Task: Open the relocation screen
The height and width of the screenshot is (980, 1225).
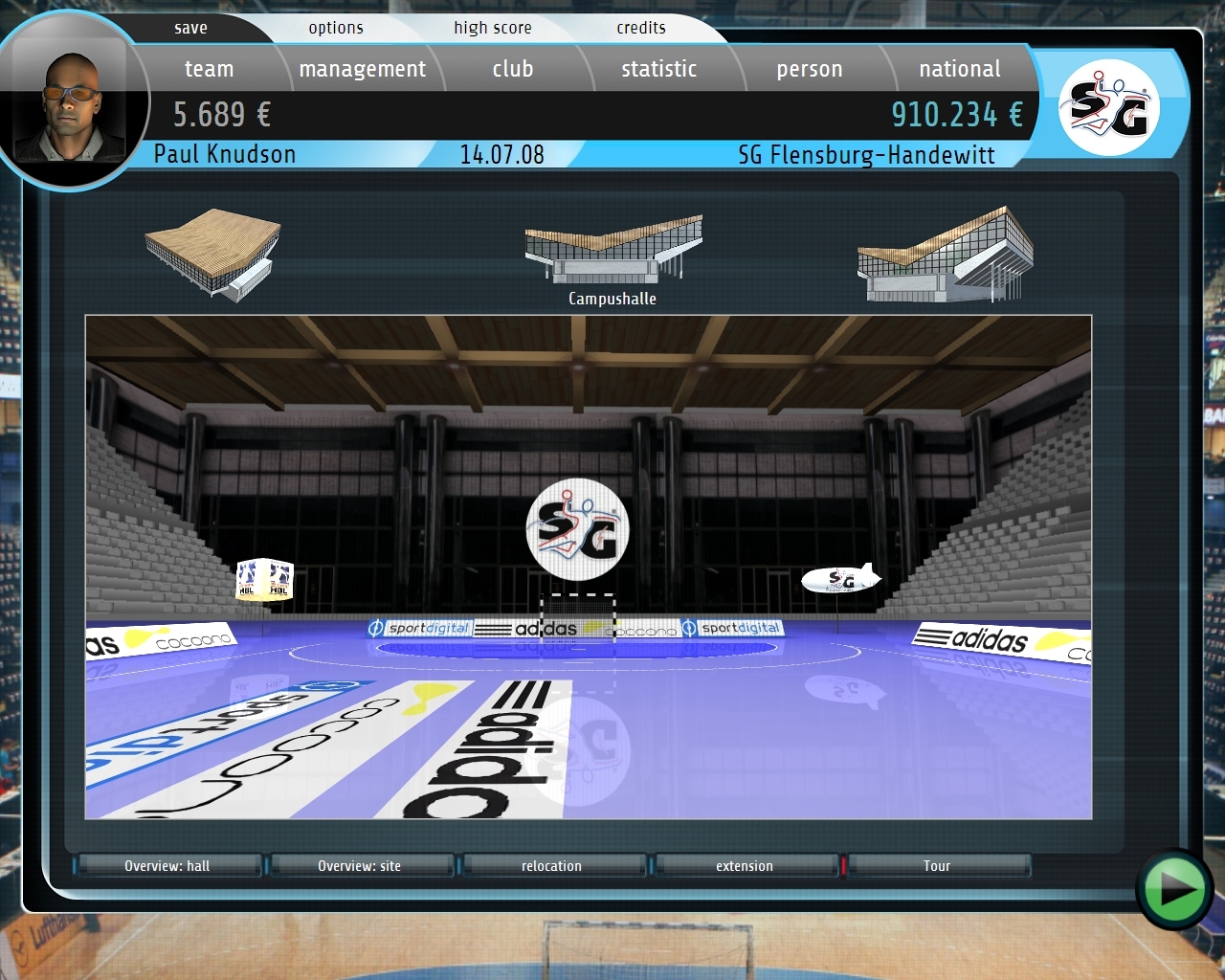Action: point(551,866)
